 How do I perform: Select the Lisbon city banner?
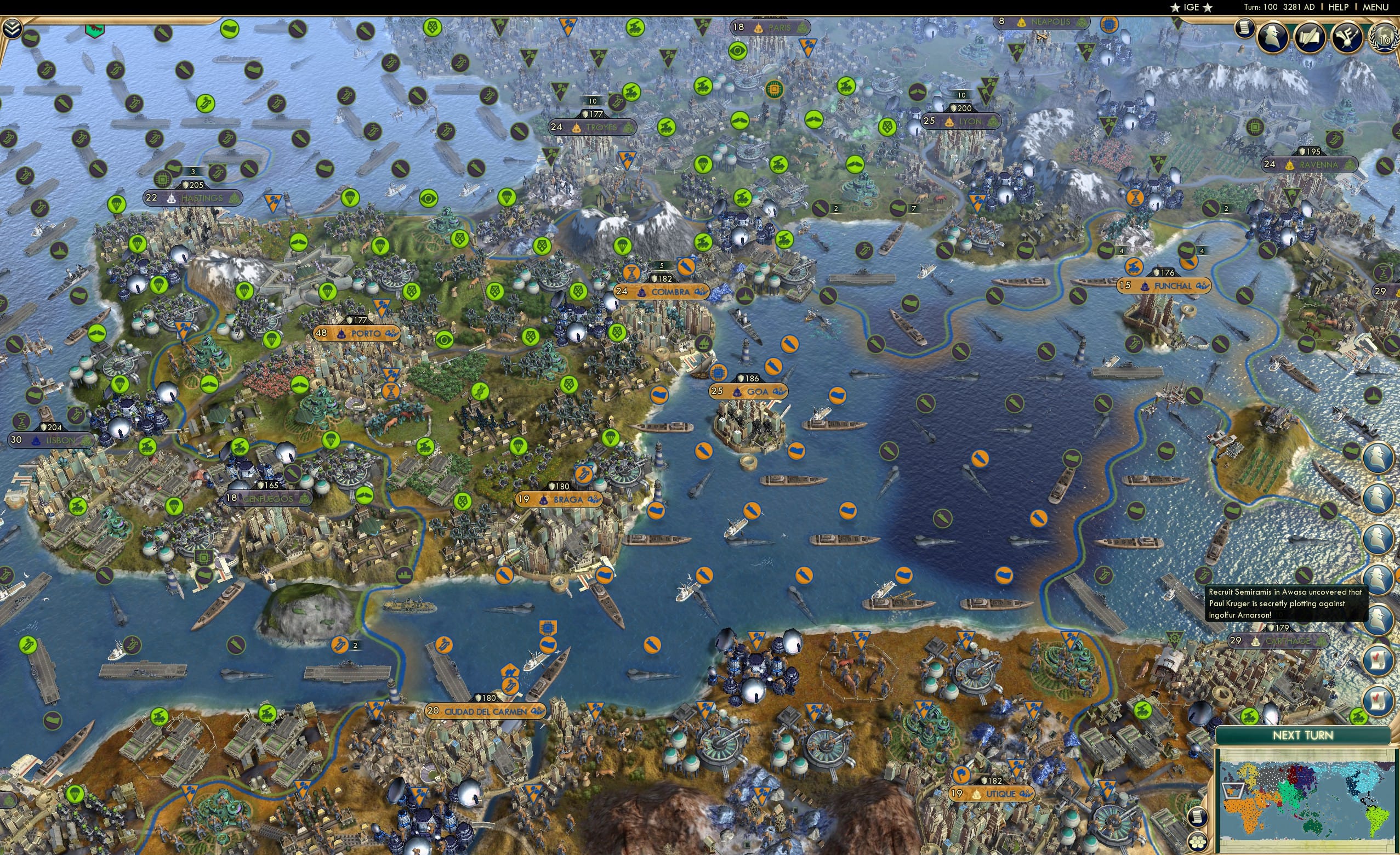pyautogui.click(x=51, y=439)
